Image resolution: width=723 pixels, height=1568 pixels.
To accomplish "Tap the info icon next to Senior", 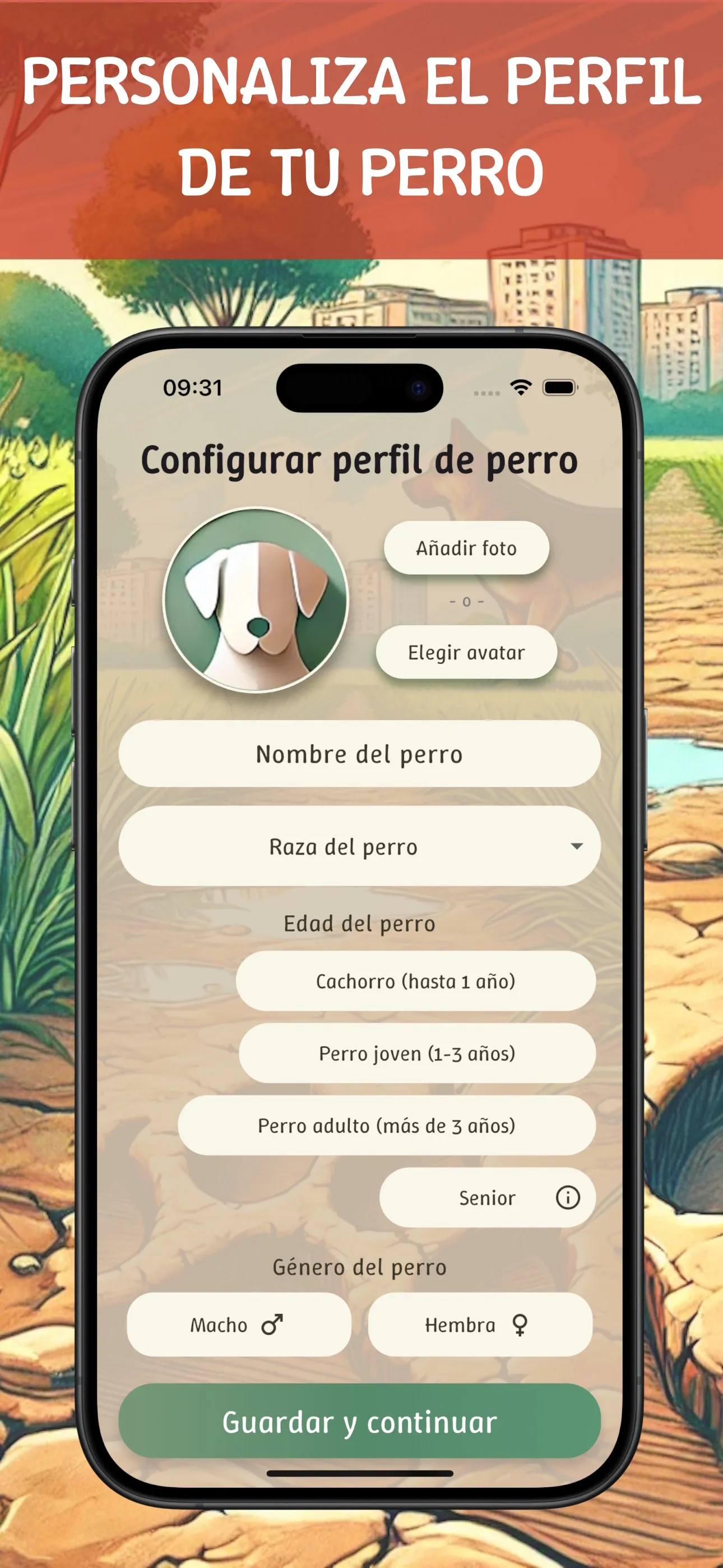I will 567,1197.
